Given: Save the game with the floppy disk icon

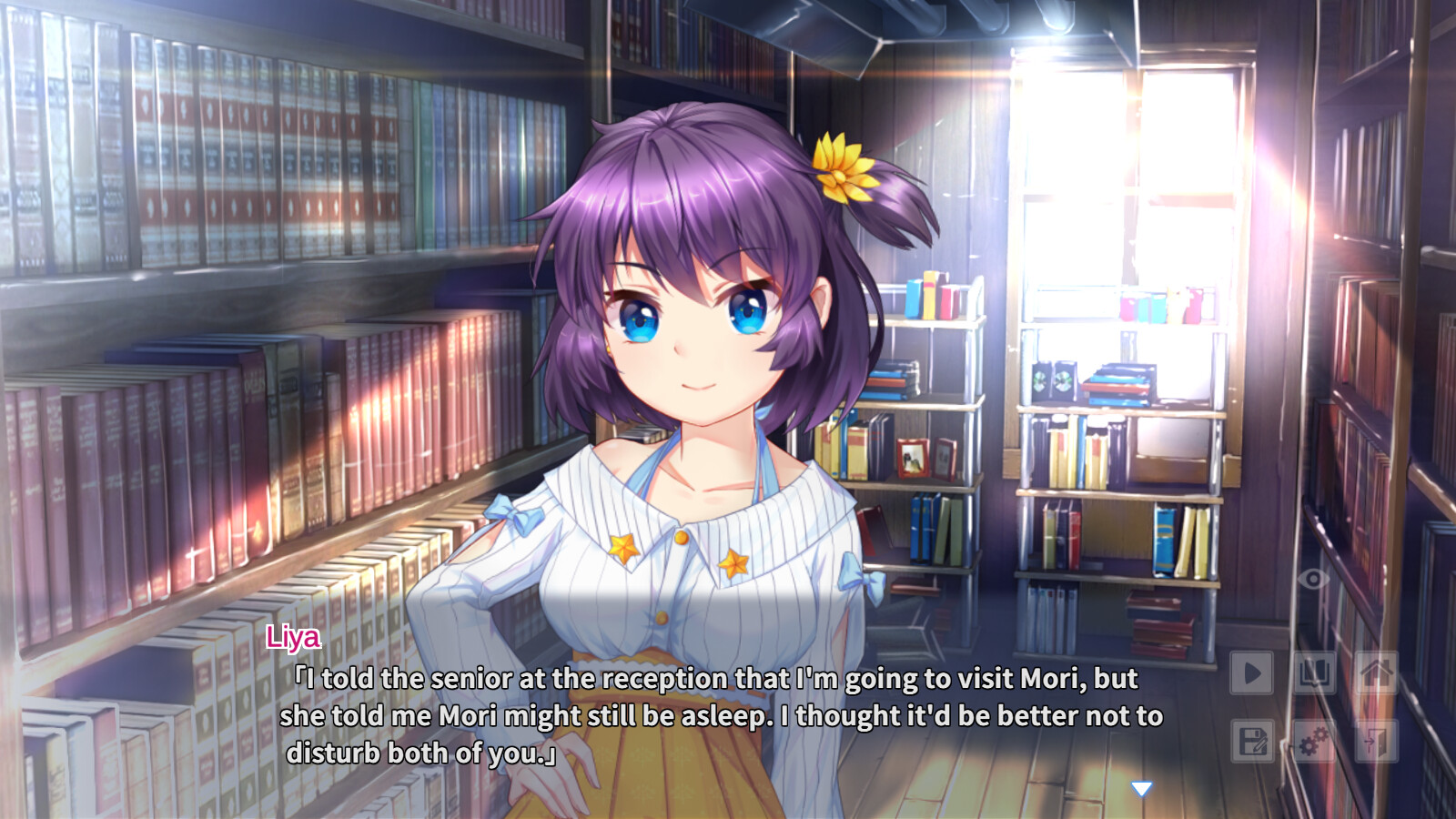Looking at the screenshot, I should (x=1252, y=741).
